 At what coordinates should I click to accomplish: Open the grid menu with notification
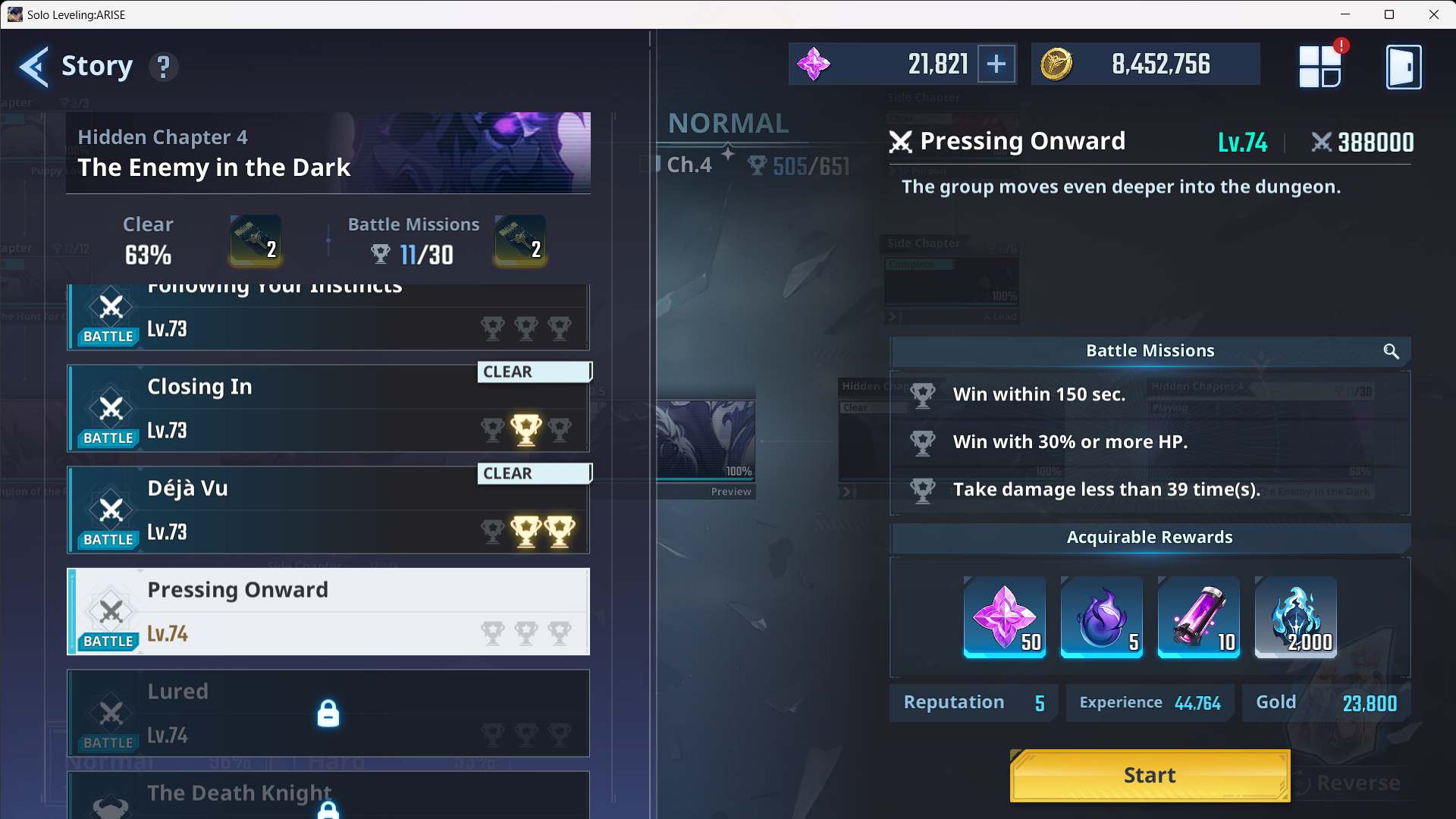point(1319,67)
